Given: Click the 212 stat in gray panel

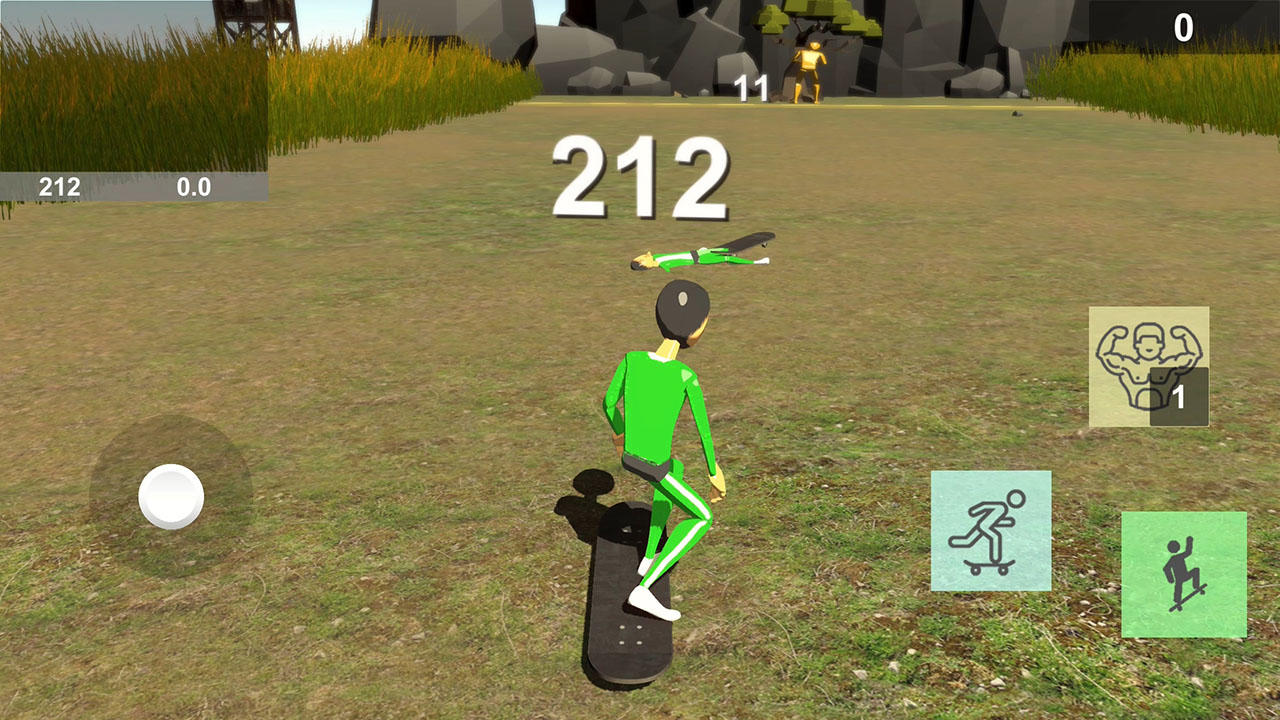Looking at the screenshot, I should click(x=60, y=186).
